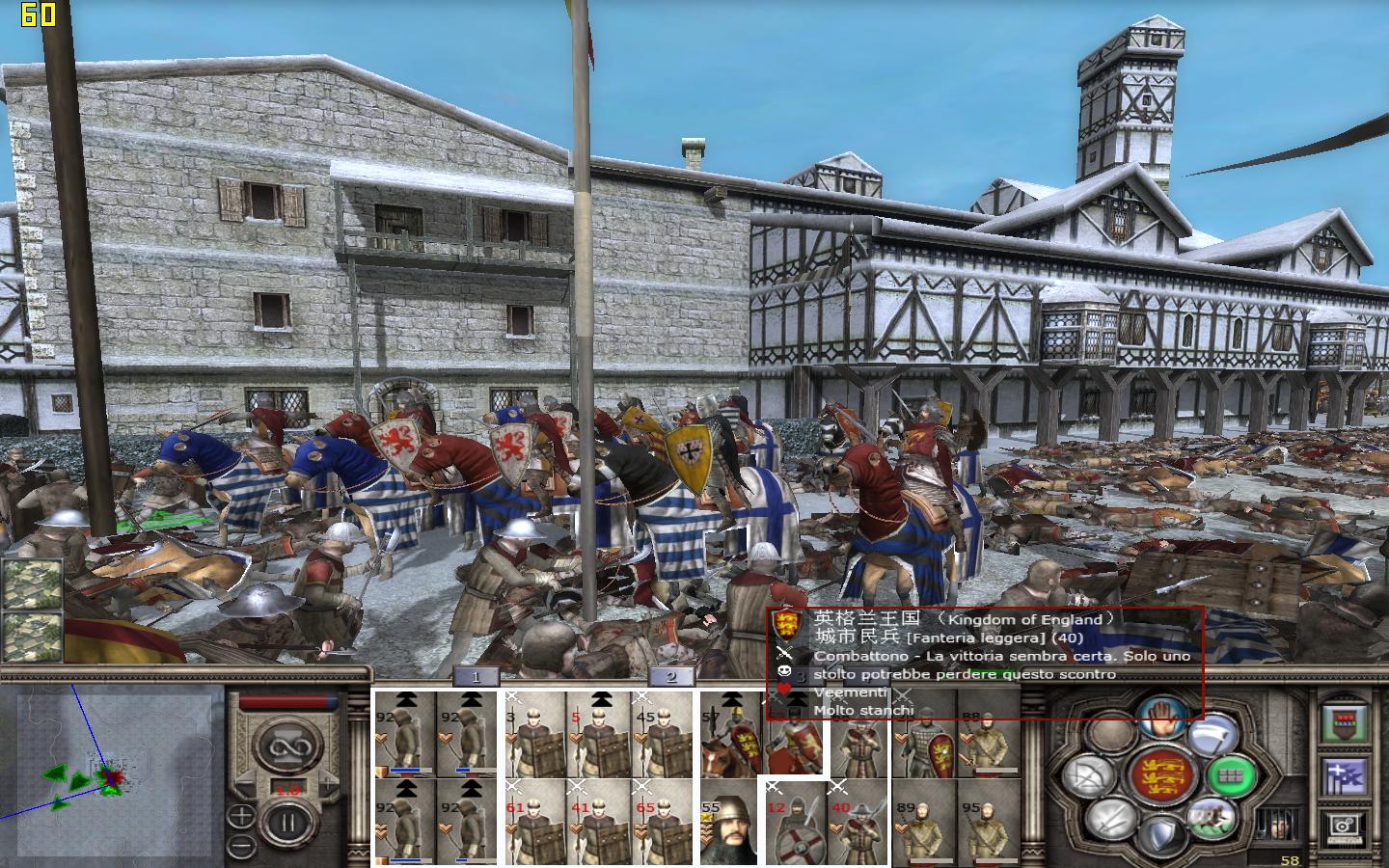1389x868 pixels.
Task: Select unit group tab 1
Action: (476, 677)
